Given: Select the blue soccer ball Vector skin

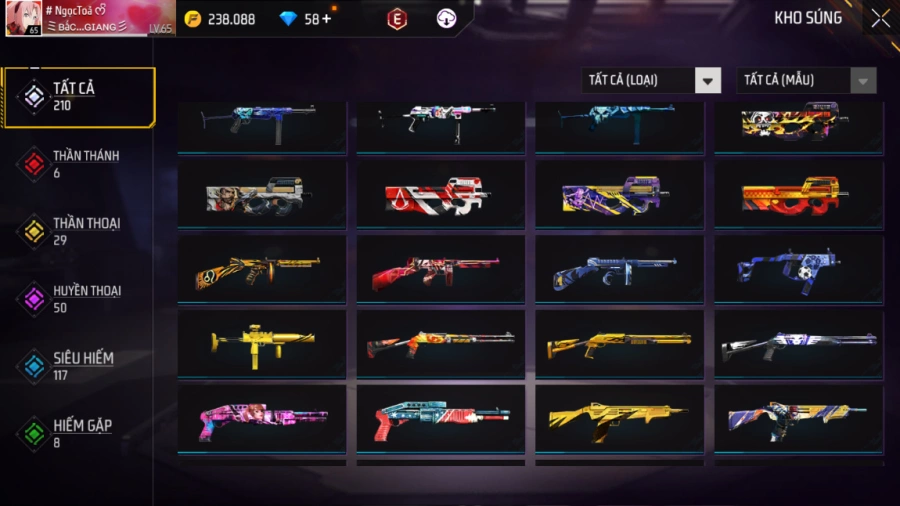Looking at the screenshot, I should pos(798,269).
